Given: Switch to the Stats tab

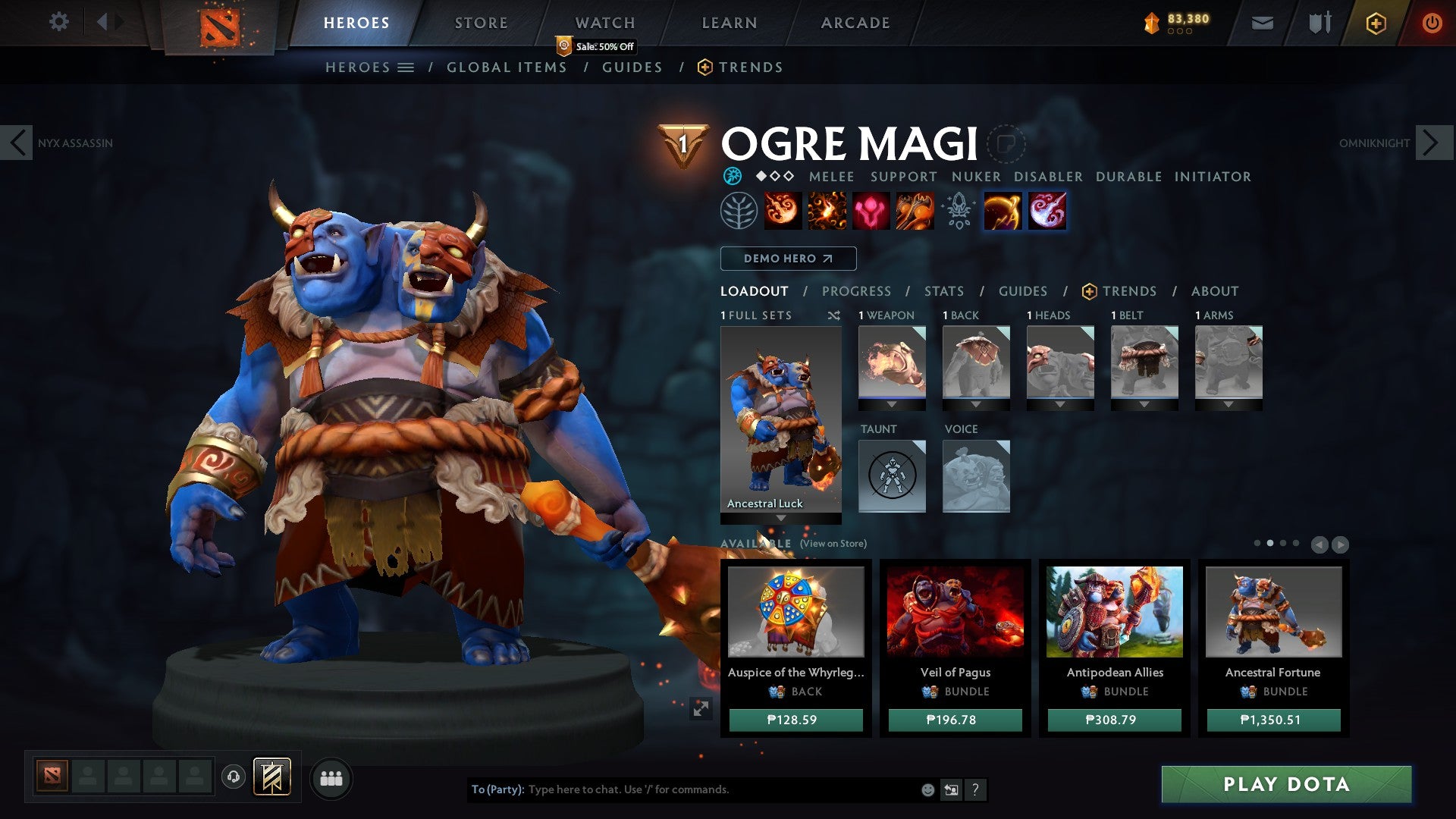Looking at the screenshot, I should [x=944, y=291].
